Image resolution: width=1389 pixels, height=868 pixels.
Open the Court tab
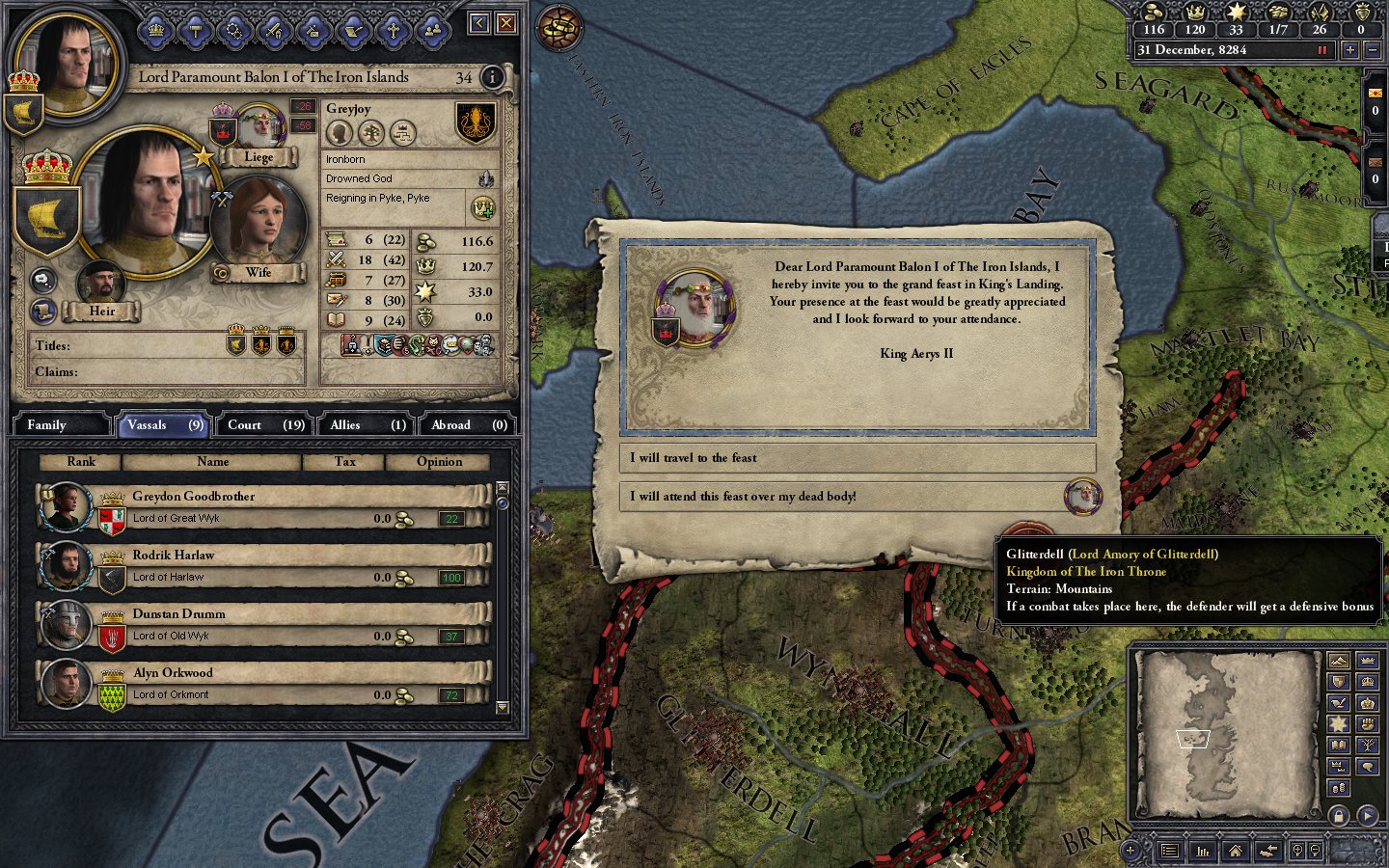tap(265, 425)
